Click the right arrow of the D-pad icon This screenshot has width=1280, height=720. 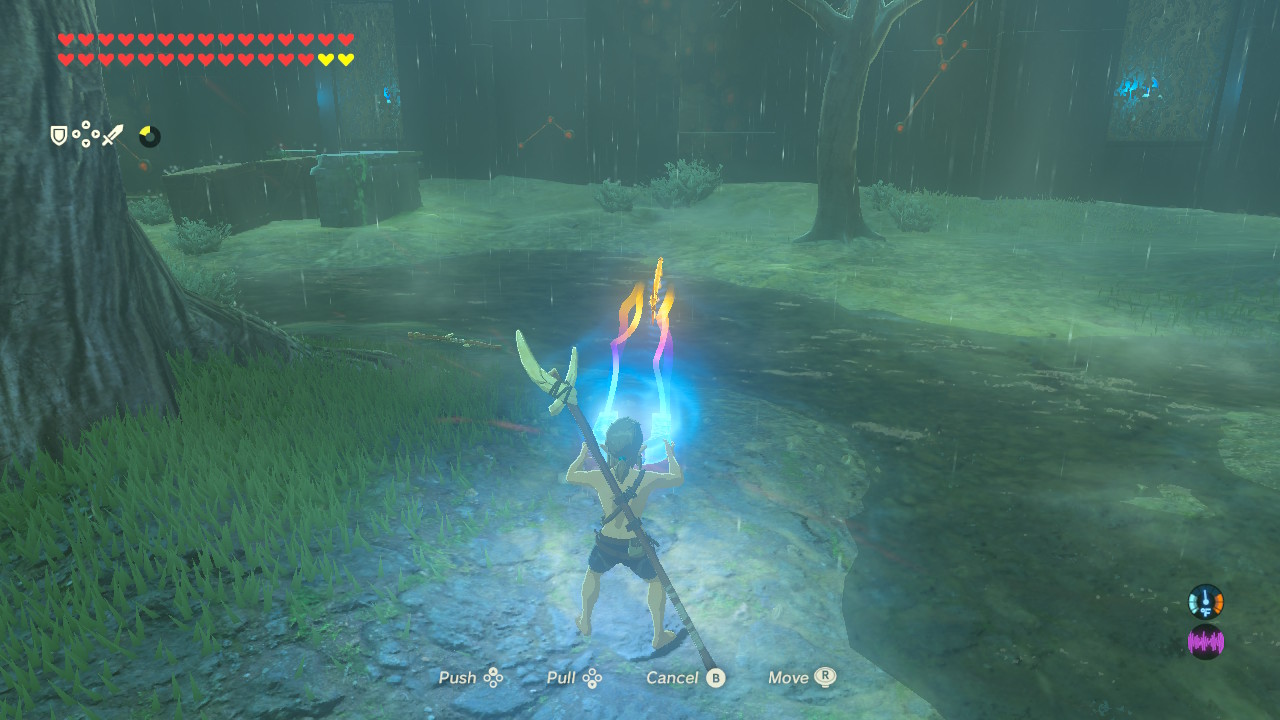point(95,133)
